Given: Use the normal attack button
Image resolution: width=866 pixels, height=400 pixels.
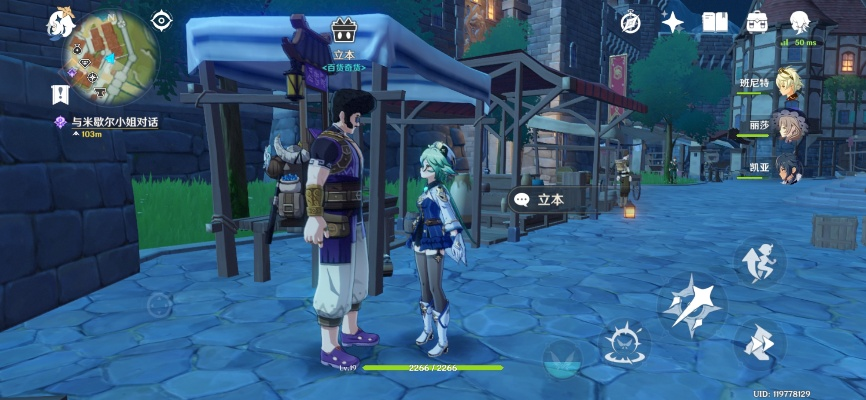Looking at the screenshot, I should pos(693,304).
